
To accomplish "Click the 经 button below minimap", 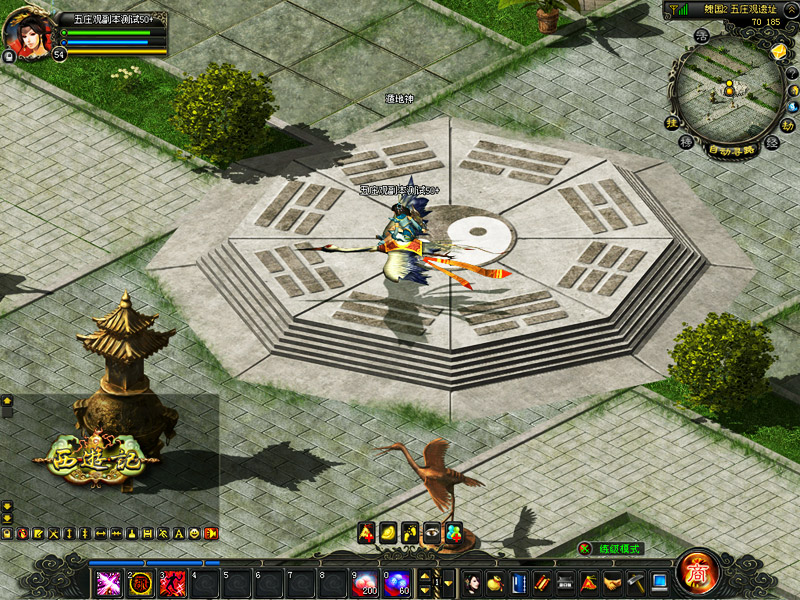I will coord(771,143).
